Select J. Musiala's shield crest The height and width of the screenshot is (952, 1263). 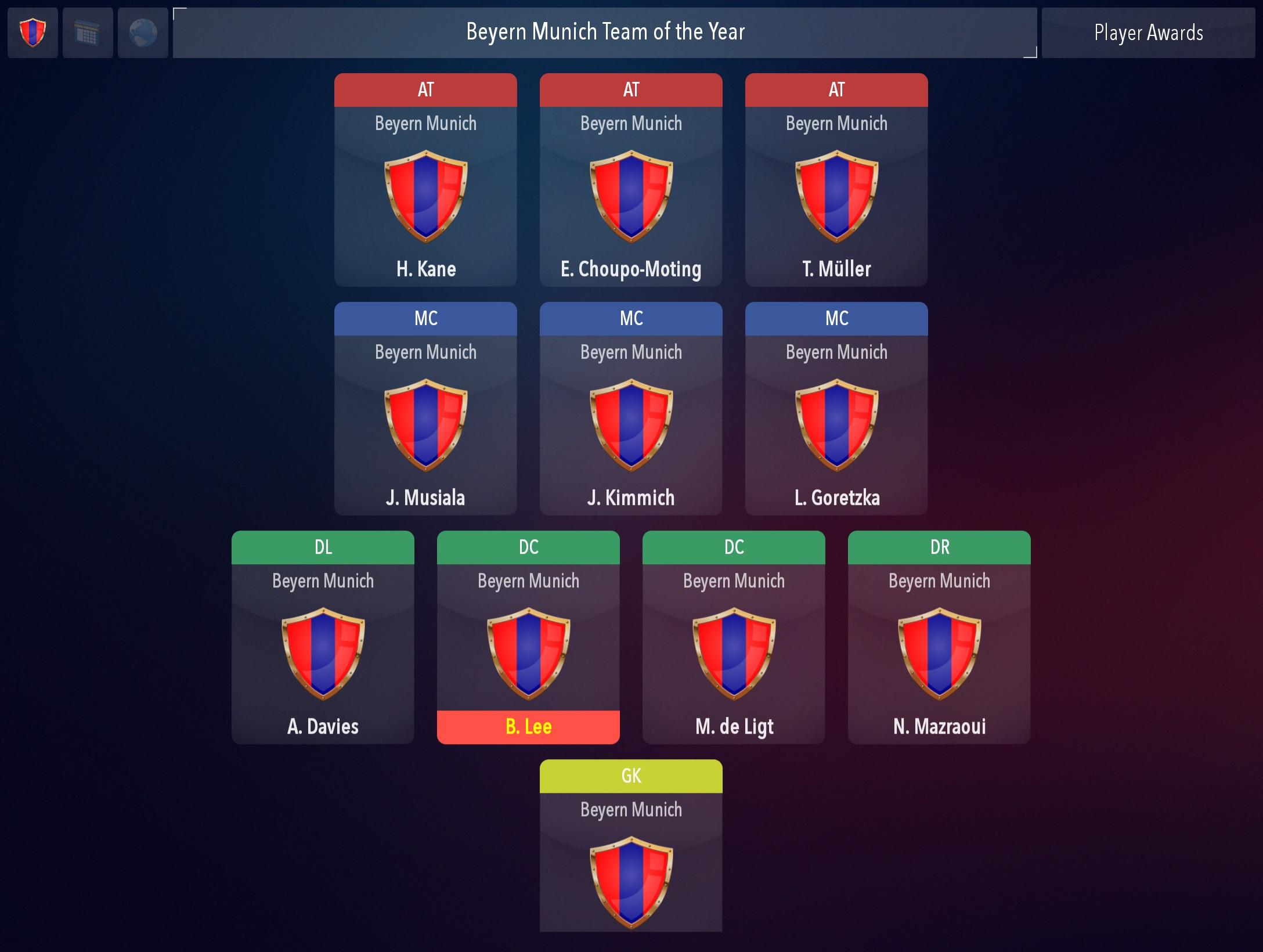coord(425,425)
